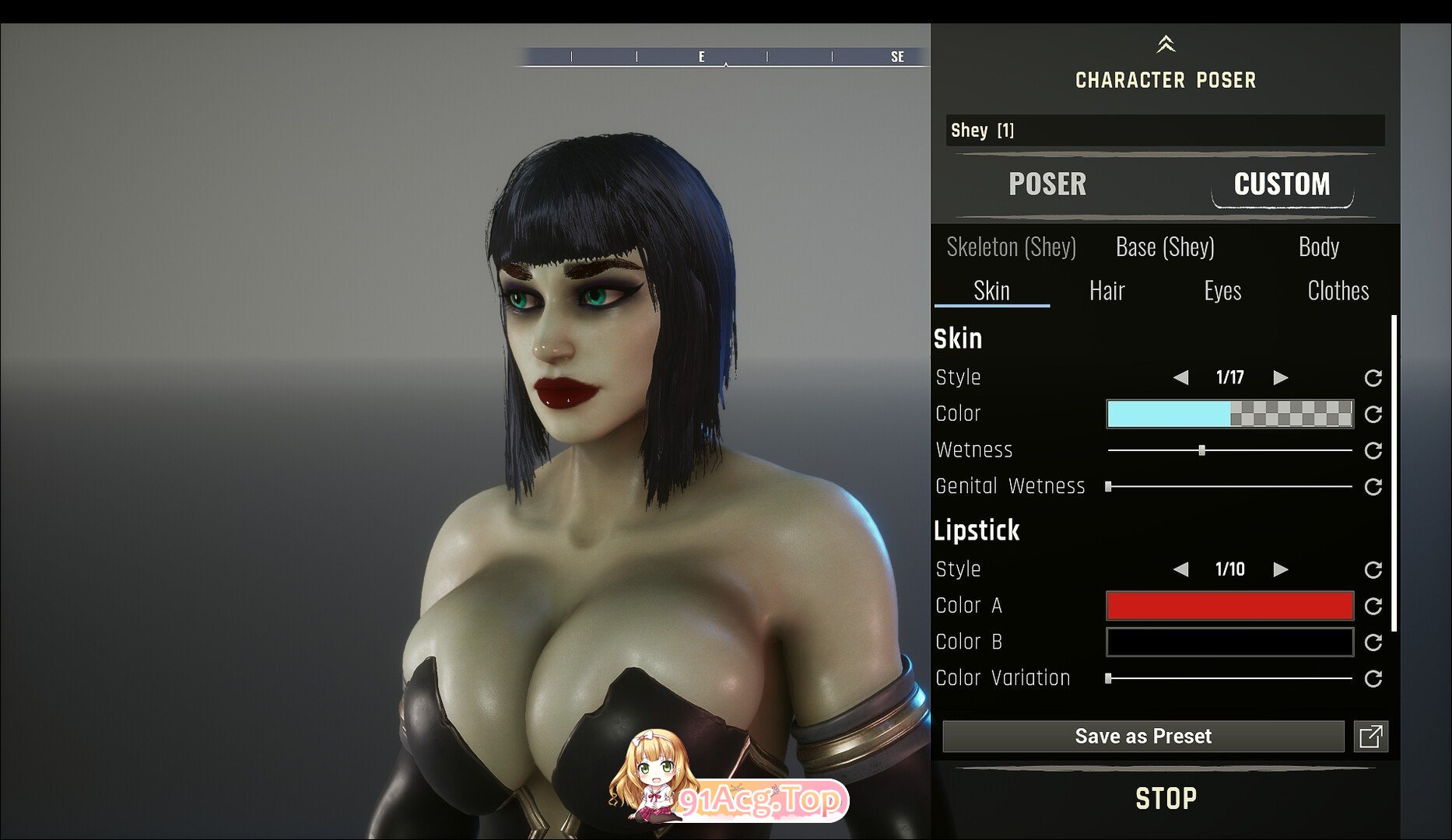
Task: Click the Save as Preset button
Action: click(x=1142, y=737)
